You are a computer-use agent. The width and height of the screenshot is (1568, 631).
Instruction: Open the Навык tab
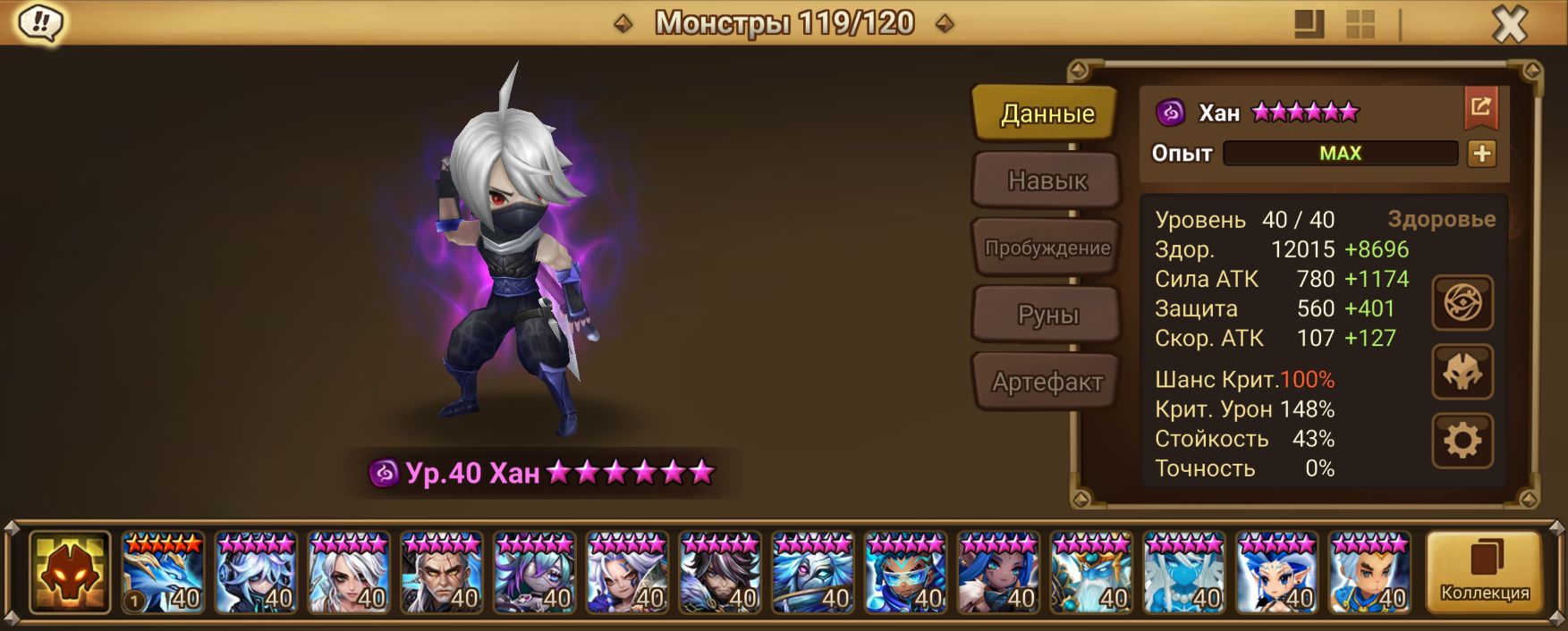point(1047,181)
